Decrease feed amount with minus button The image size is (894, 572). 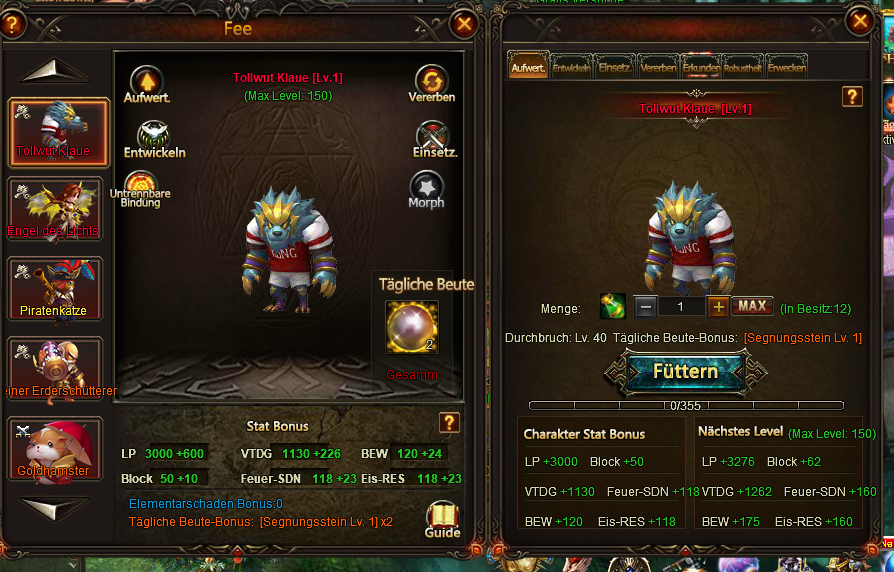click(x=646, y=307)
